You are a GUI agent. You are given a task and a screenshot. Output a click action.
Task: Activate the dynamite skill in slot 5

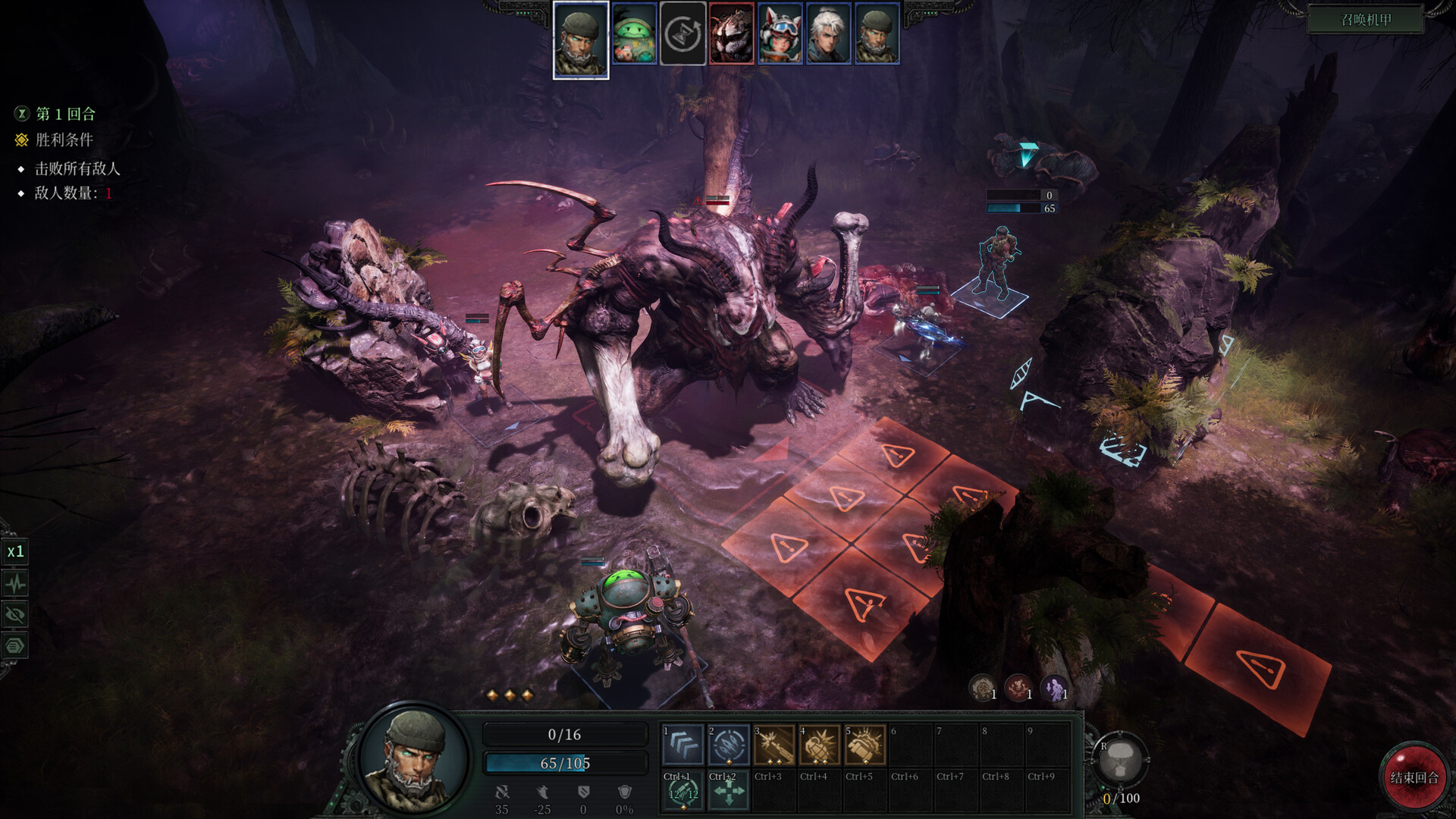coord(867,747)
